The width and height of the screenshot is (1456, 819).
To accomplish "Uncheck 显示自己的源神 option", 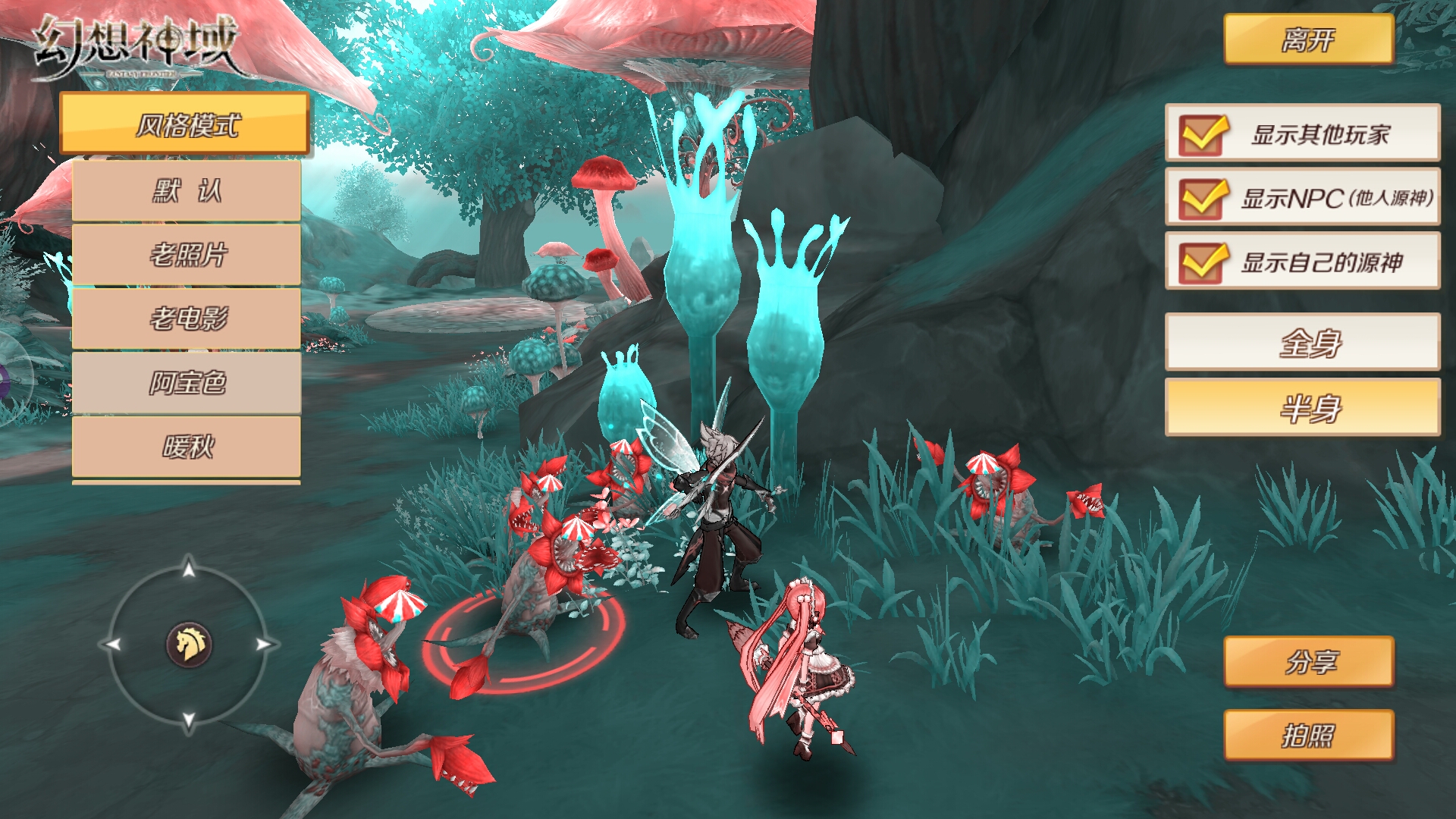I will 1202,262.
